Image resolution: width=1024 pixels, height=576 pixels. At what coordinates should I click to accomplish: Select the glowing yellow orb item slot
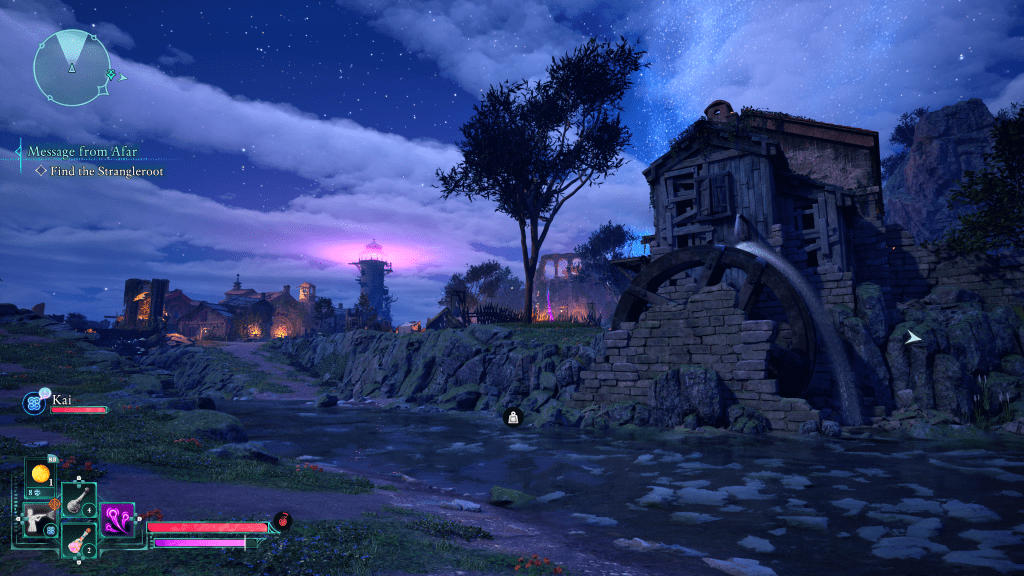point(40,474)
